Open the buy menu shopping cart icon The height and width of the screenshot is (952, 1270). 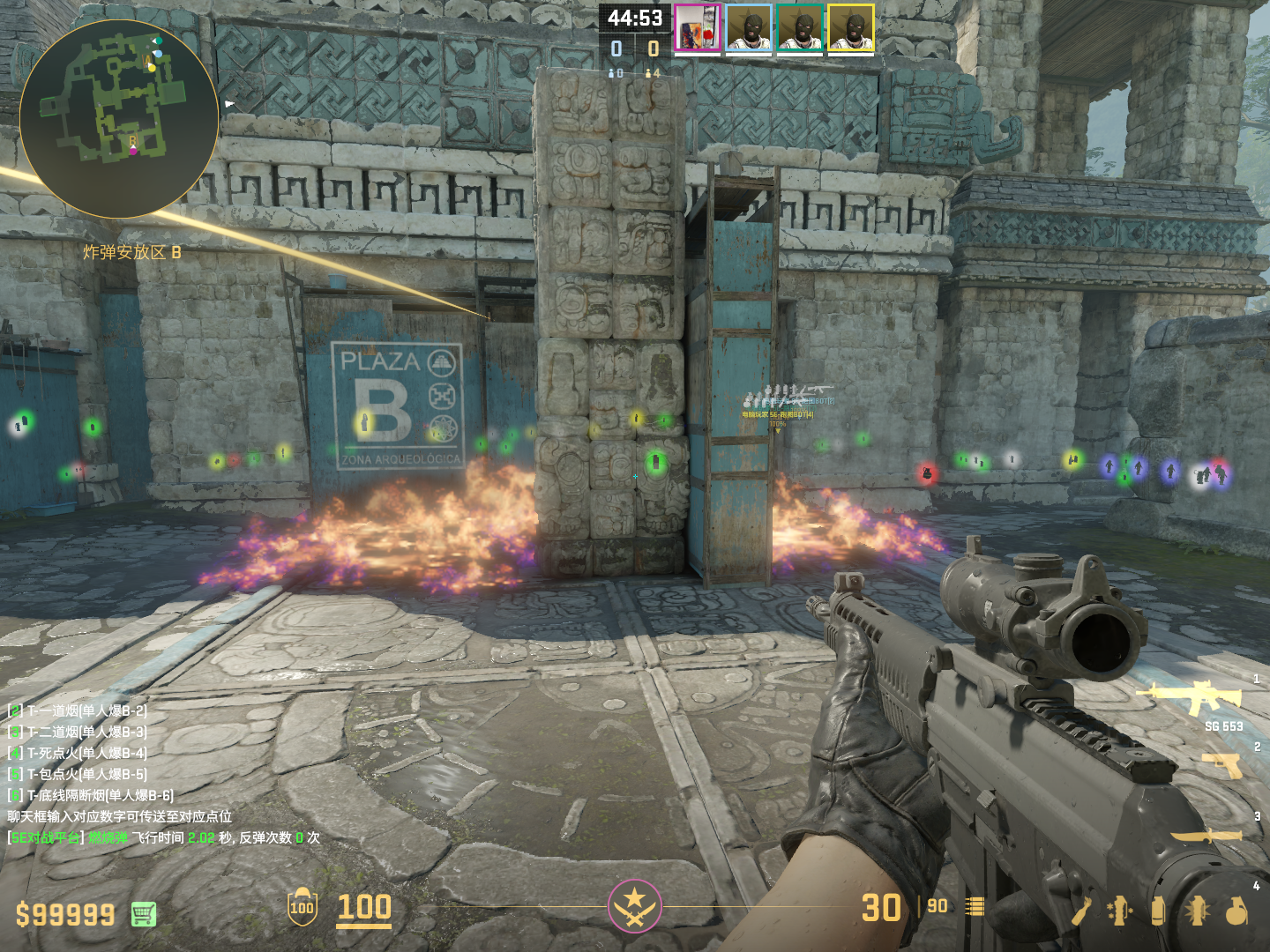tap(144, 914)
